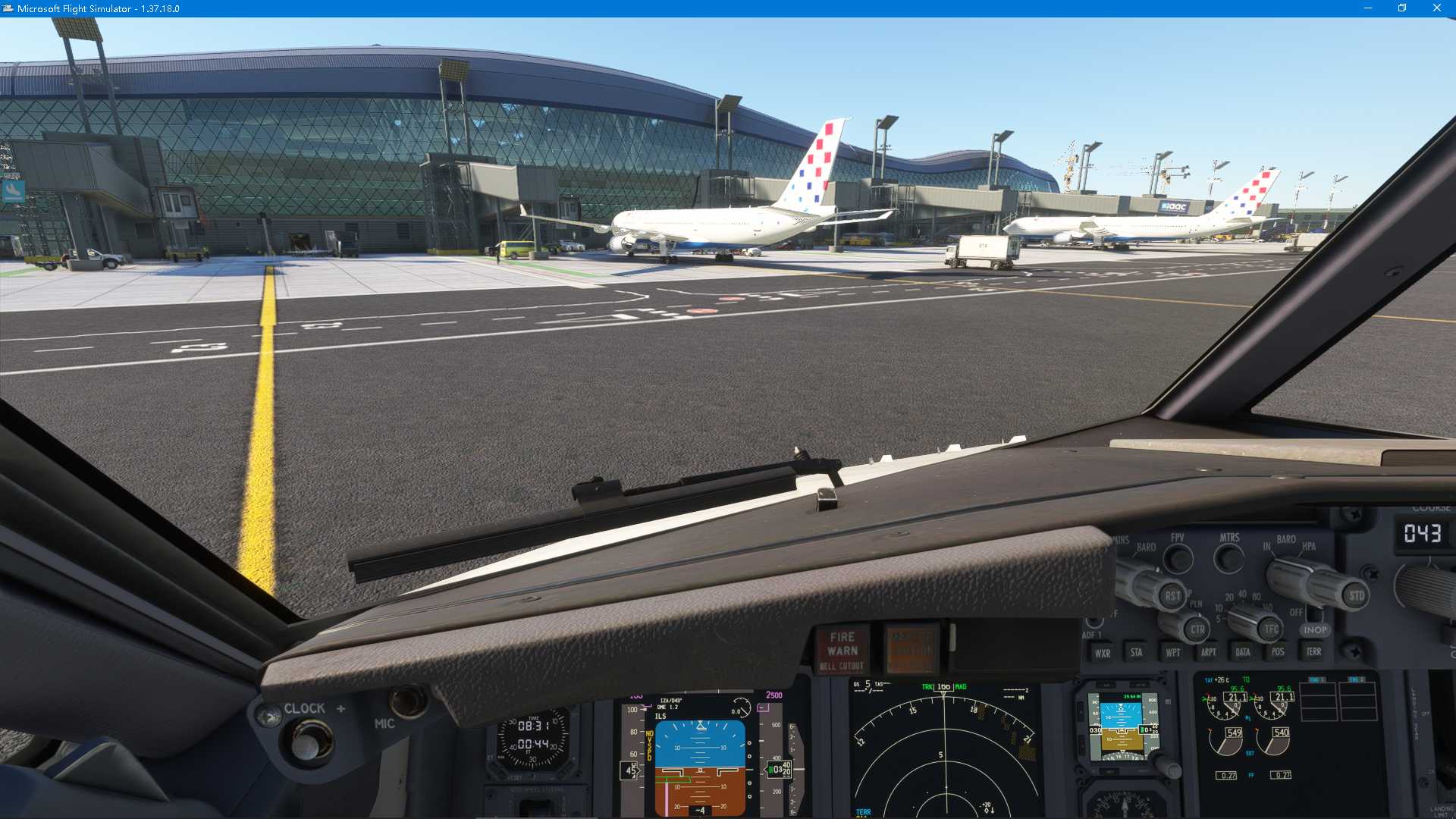This screenshot has height=819, width=1456.
Task: Select the POS map button
Action: tap(1278, 651)
